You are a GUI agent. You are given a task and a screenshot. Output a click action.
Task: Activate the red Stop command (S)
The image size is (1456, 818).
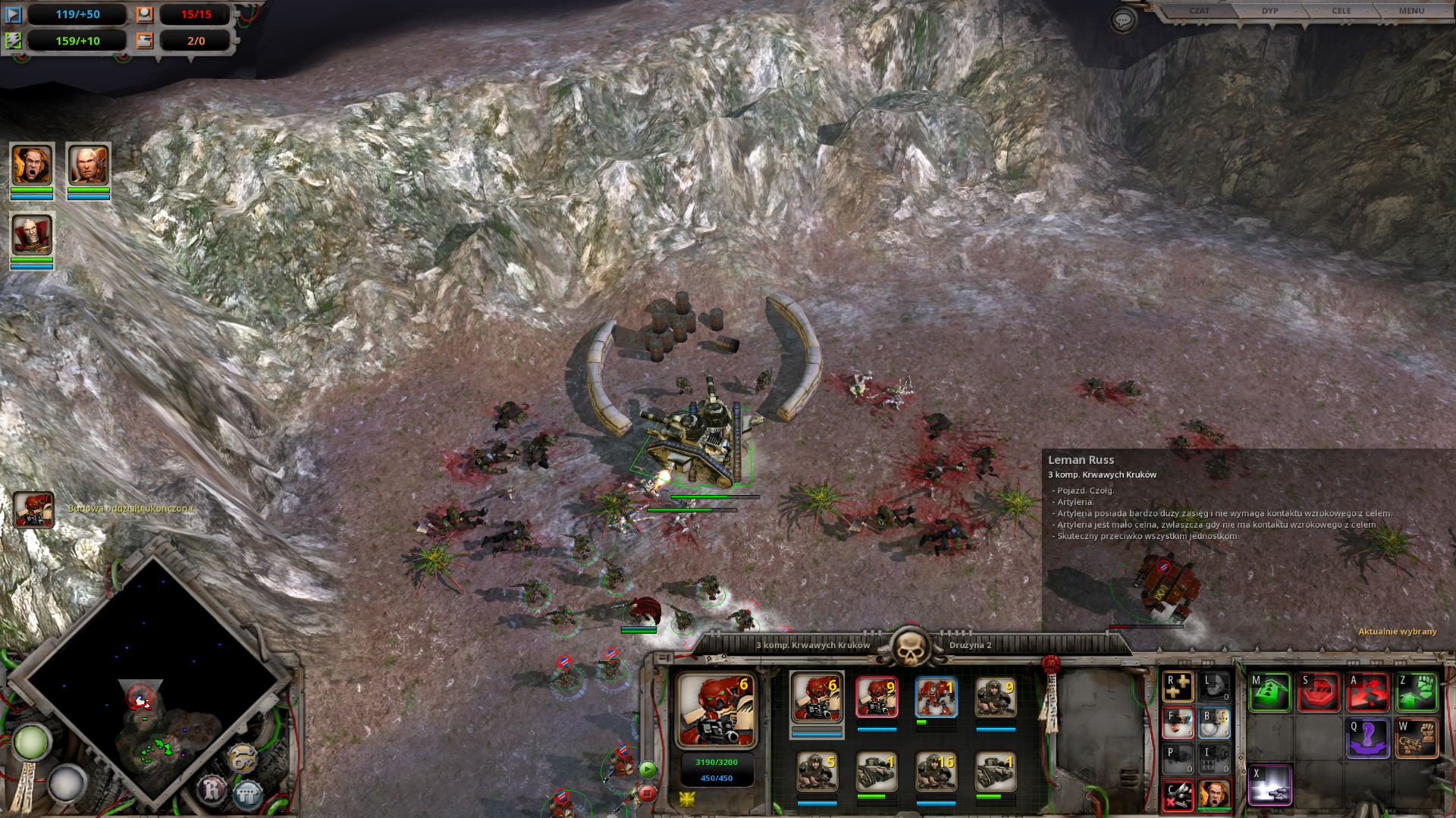tap(1319, 692)
